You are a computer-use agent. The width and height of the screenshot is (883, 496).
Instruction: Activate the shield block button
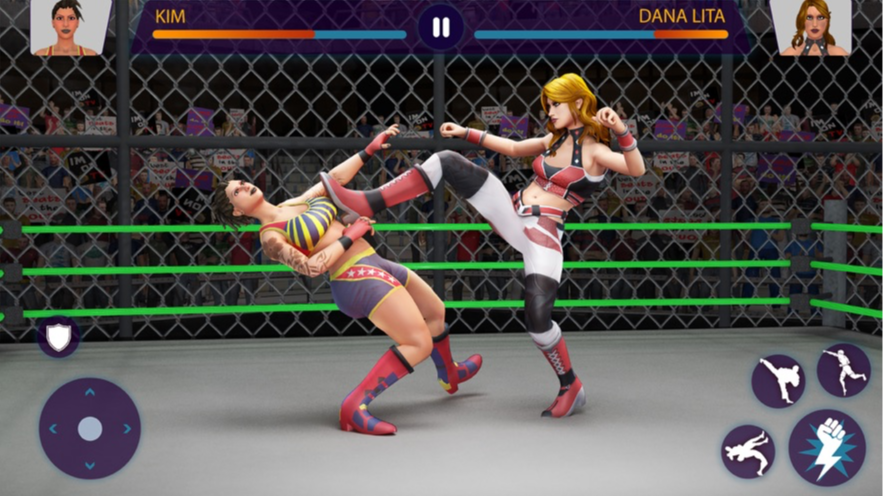[59, 337]
